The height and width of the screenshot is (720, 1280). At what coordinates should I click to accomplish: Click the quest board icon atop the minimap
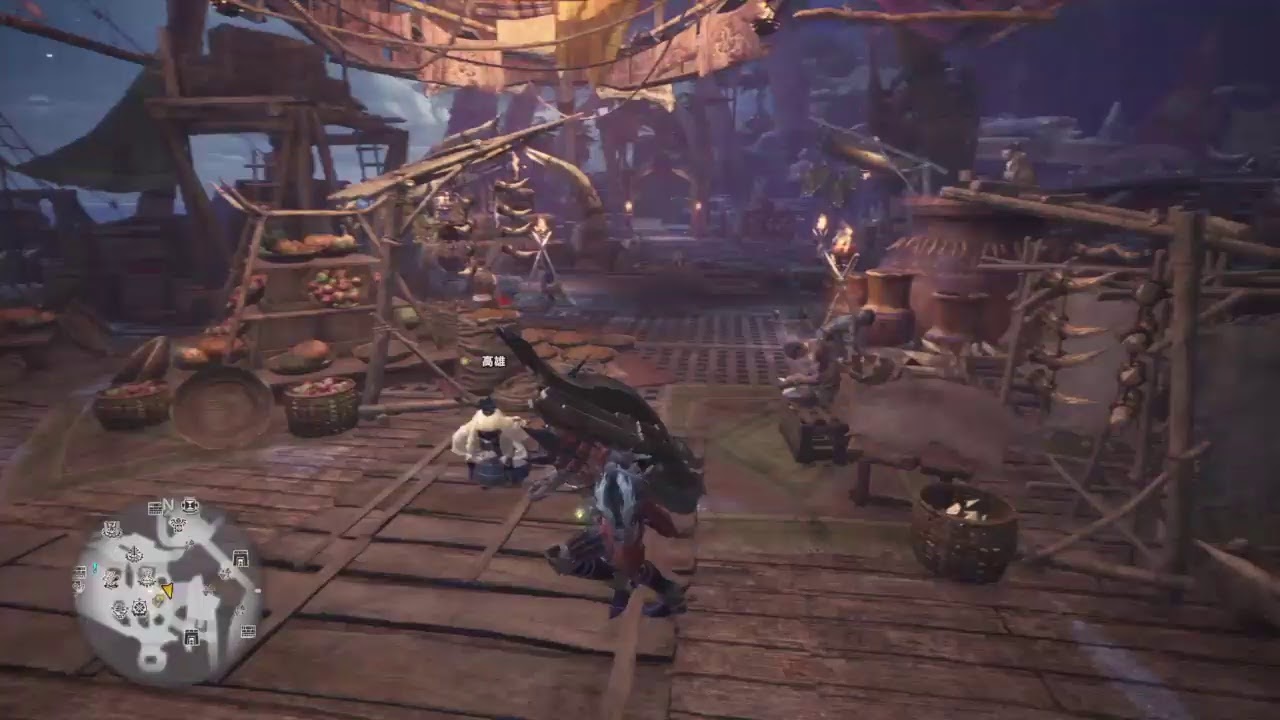coord(154,508)
